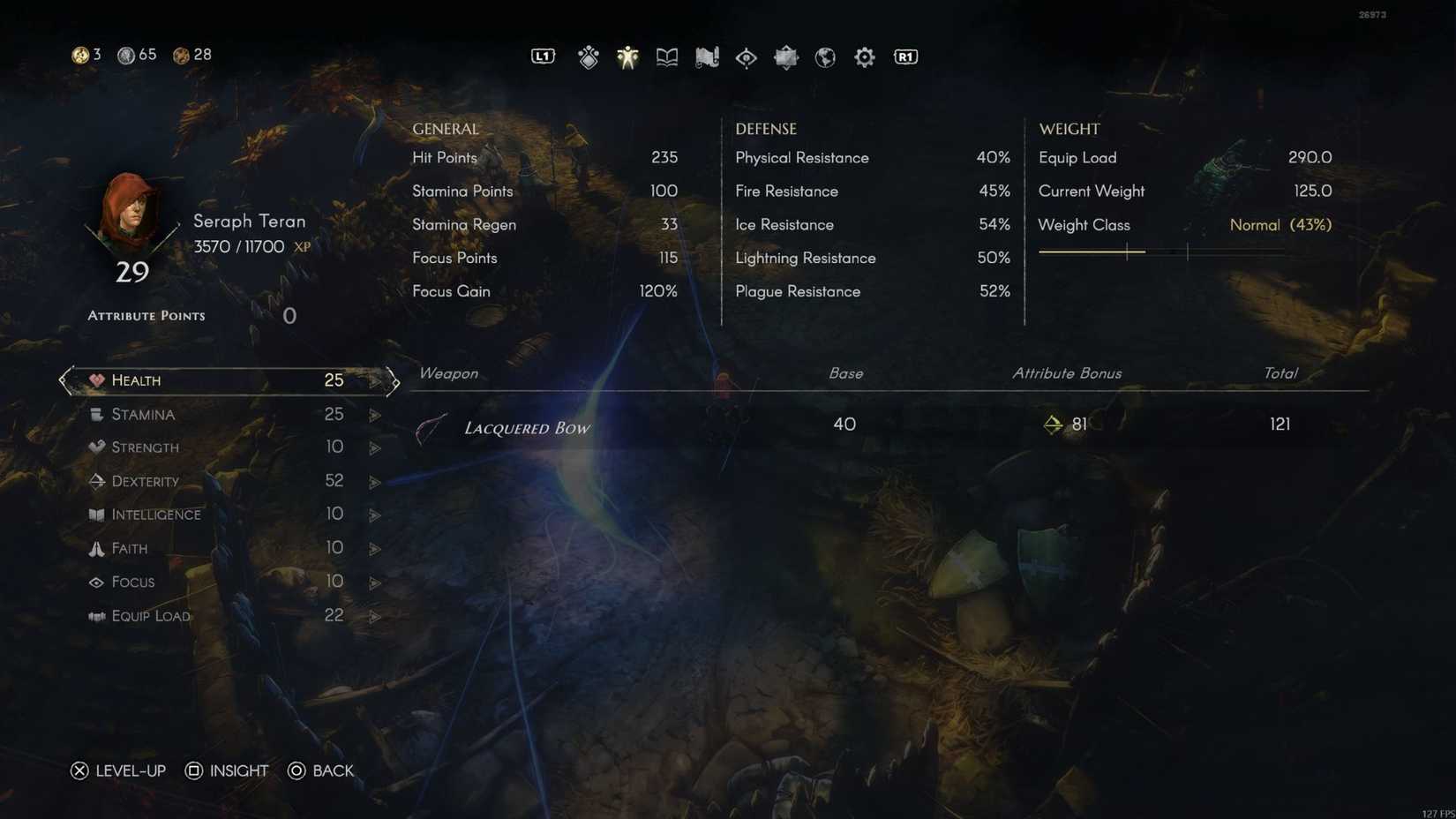Screen dimensions: 1456x819
Task: Select the Lacquered Bow weapon thumbnail
Action: (x=431, y=427)
